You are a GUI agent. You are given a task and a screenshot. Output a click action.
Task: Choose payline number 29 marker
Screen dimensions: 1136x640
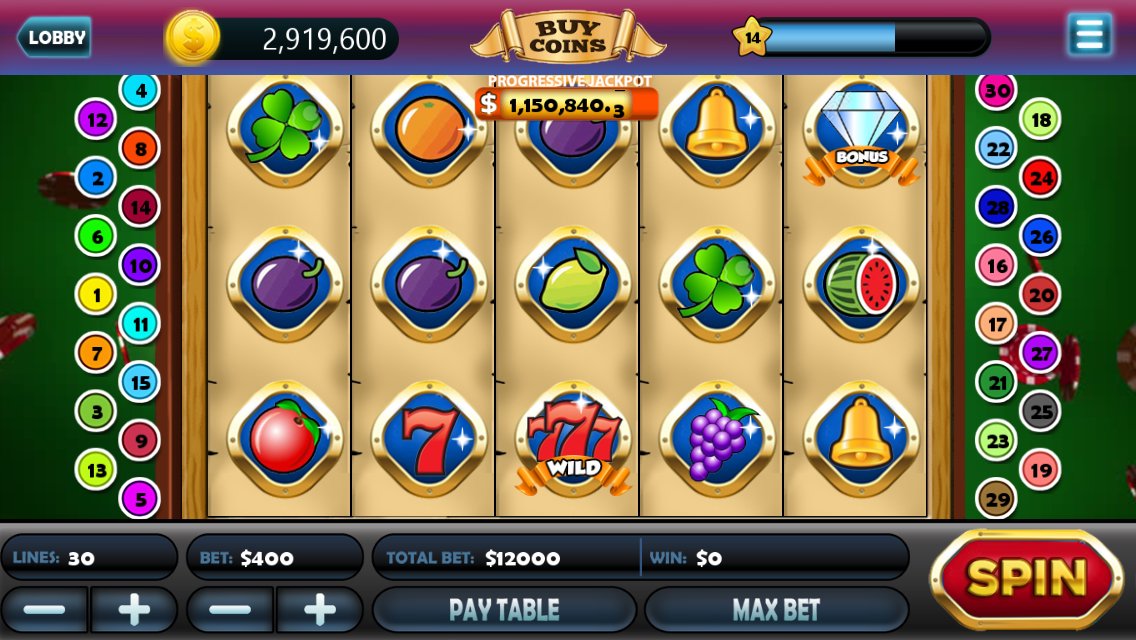pyautogui.click(x=996, y=498)
